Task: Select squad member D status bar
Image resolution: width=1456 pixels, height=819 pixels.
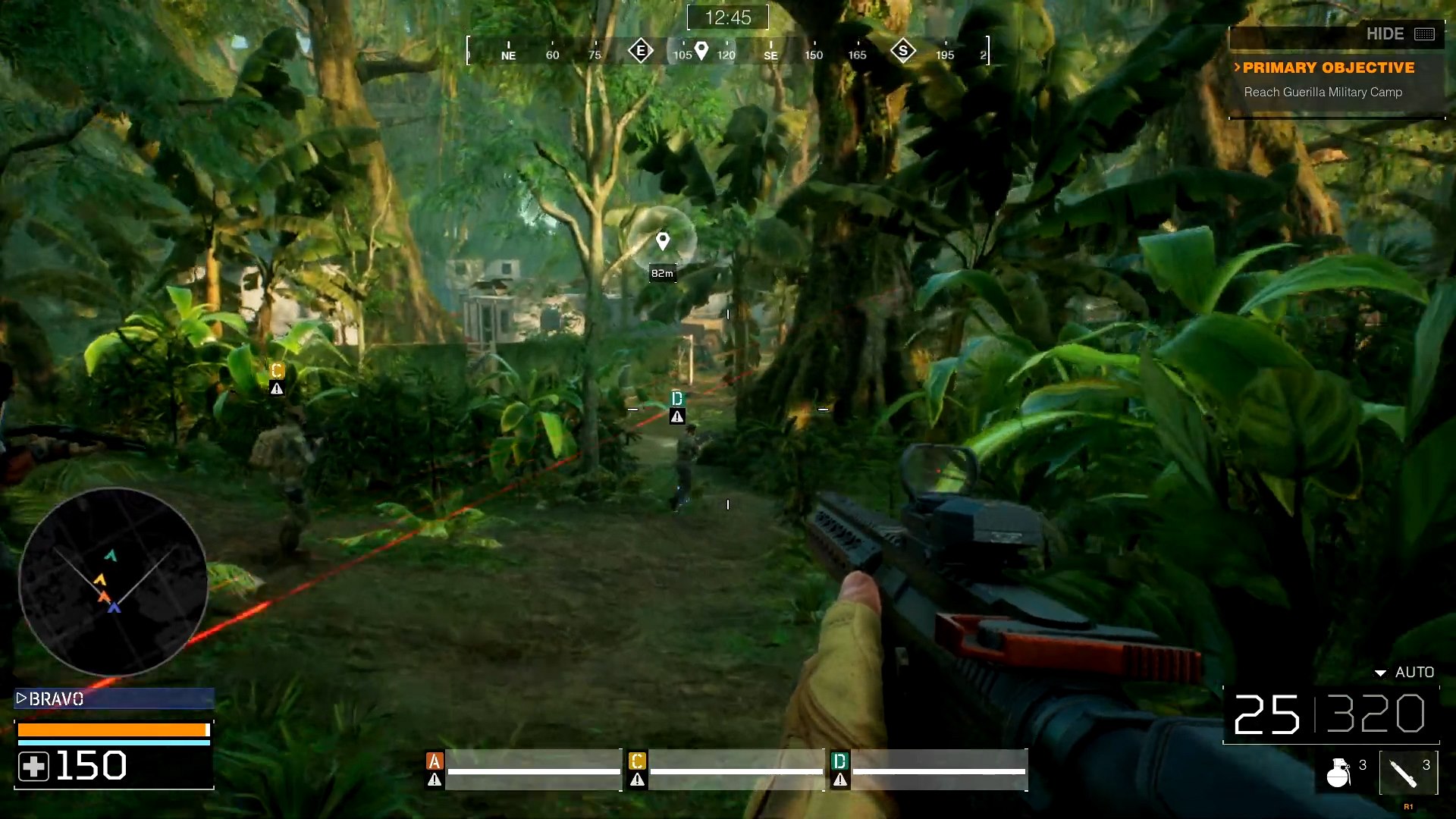Action: click(x=929, y=770)
